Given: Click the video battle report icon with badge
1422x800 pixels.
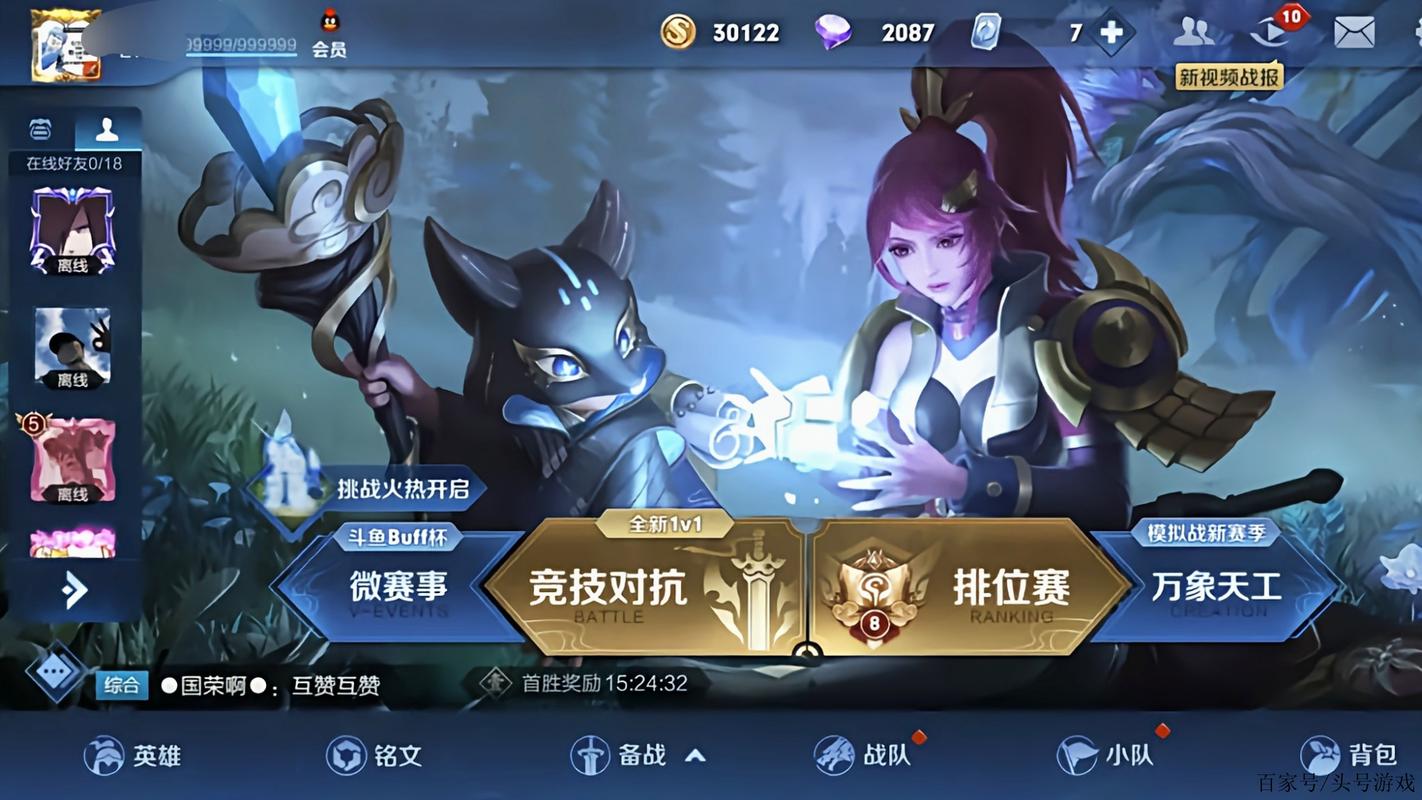Looking at the screenshot, I should tap(1272, 33).
